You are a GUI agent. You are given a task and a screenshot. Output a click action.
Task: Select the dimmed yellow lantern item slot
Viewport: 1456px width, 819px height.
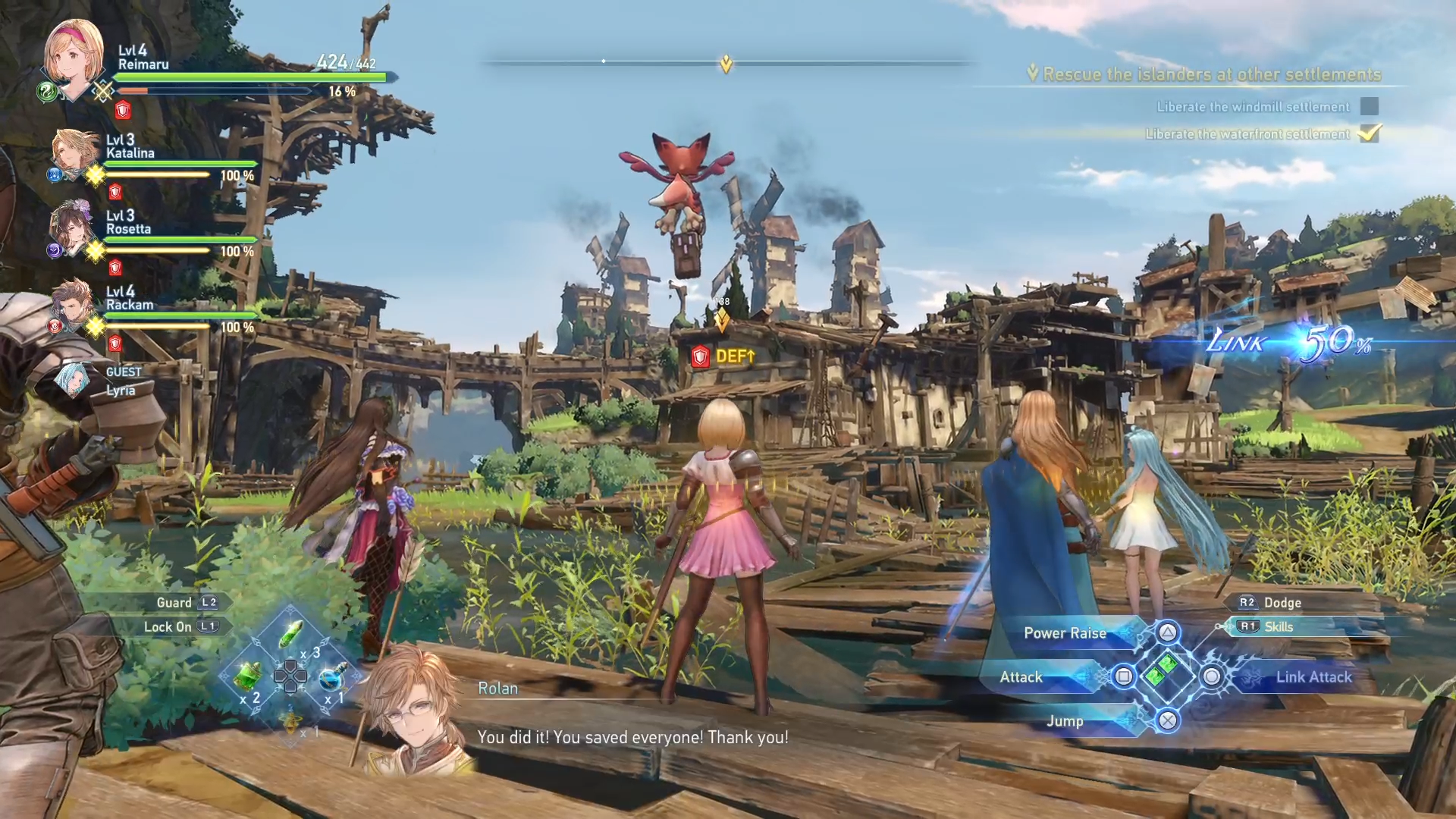click(x=291, y=722)
